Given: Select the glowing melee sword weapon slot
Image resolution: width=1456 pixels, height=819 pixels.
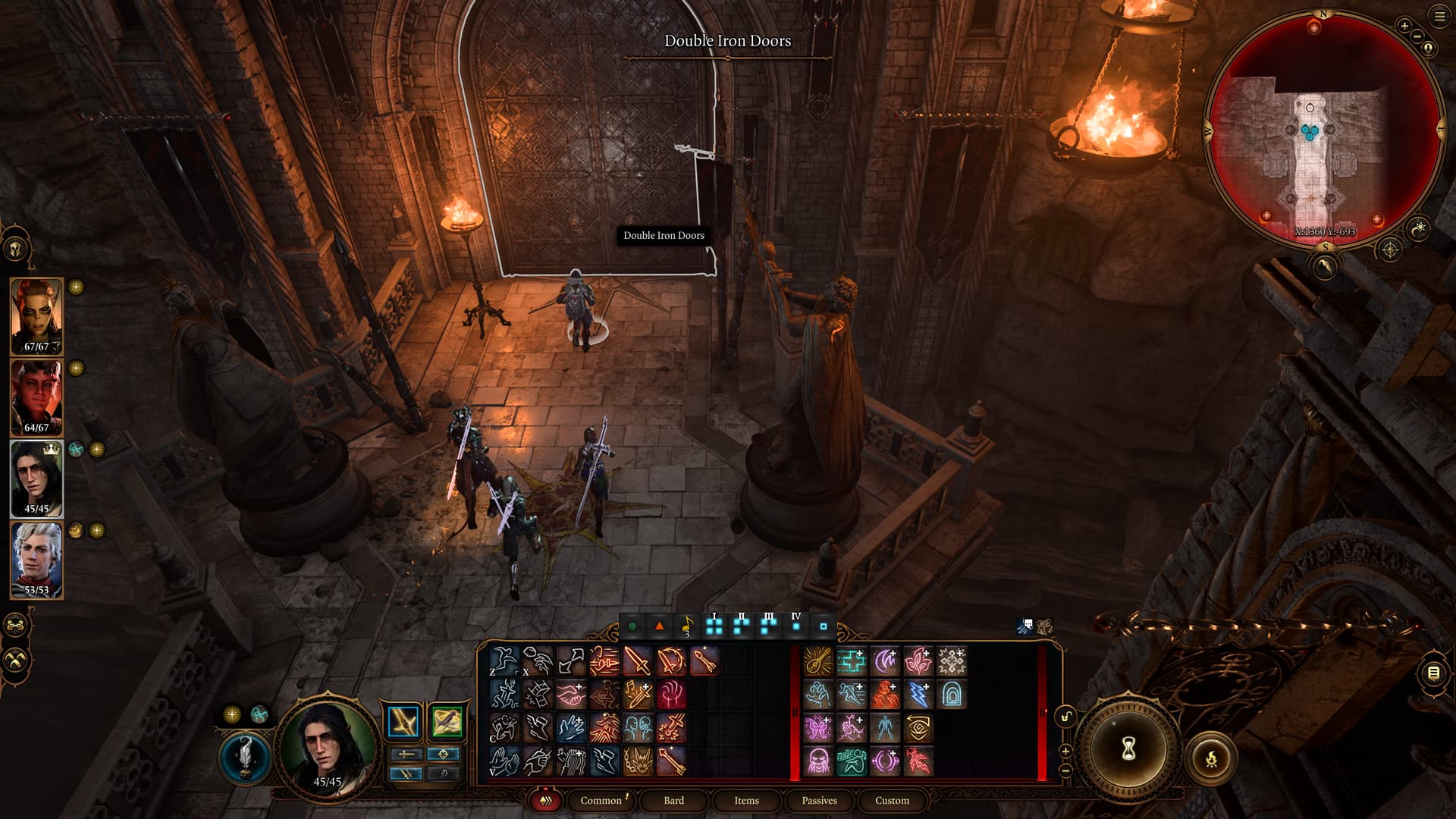Looking at the screenshot, I should 403,721.
